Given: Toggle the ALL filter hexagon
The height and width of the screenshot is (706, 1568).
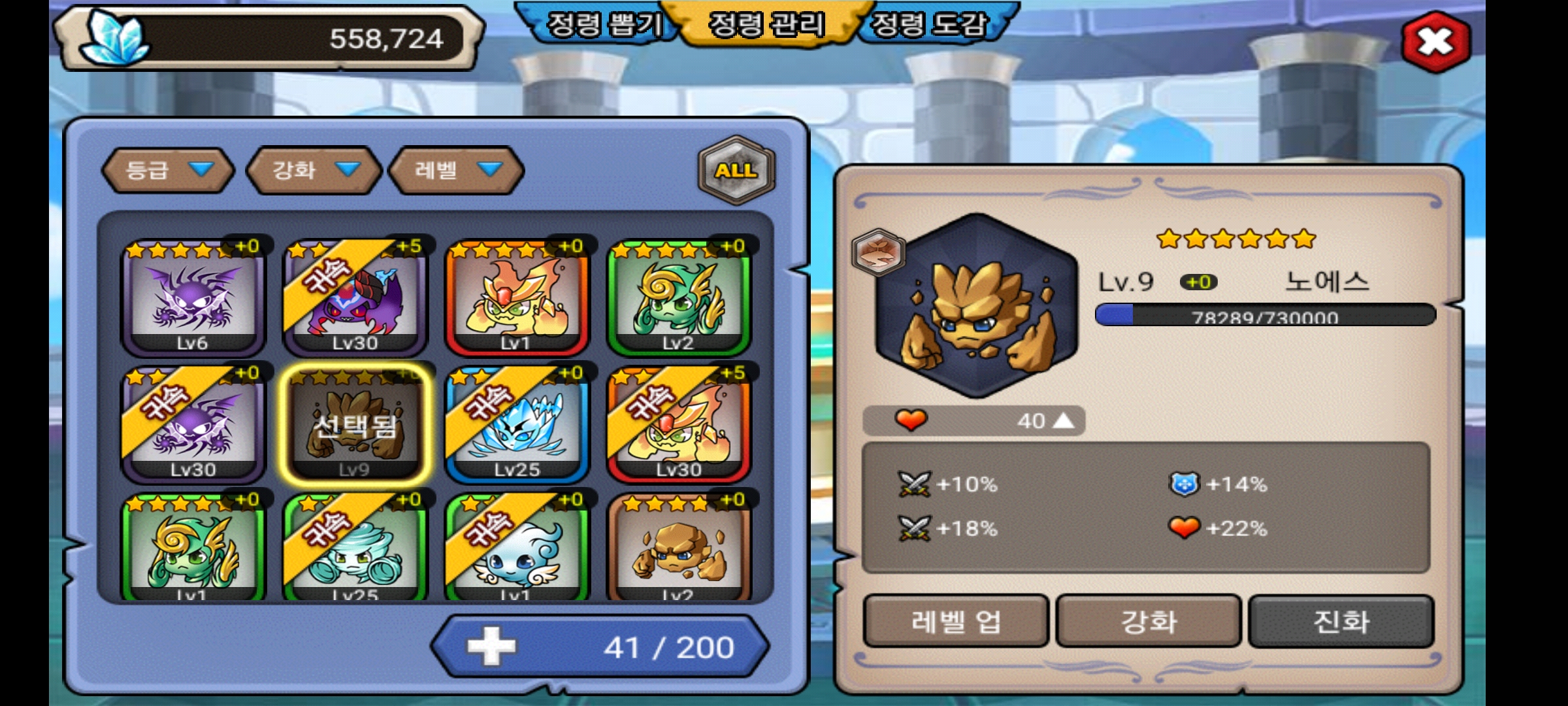Looking at the screenshot, I should (736, 170).
